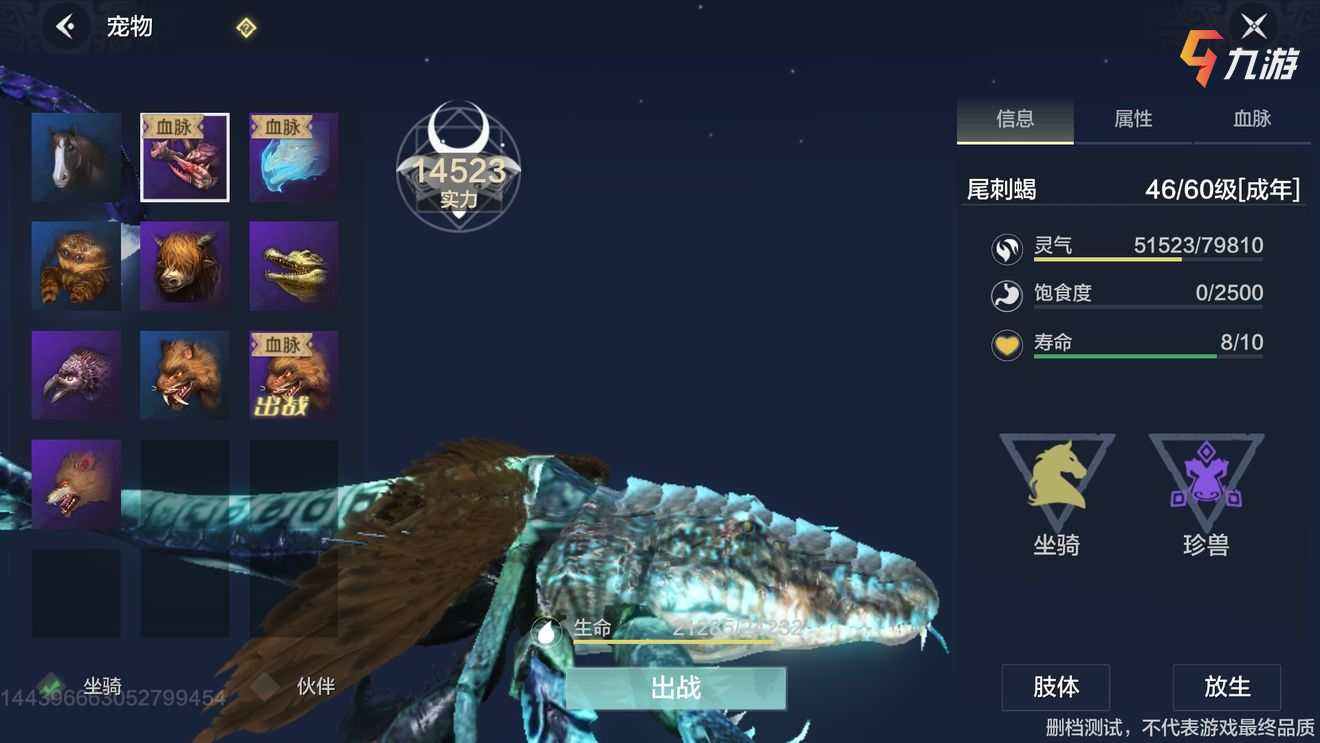The height and width of the screenshot is (743, 1320).
Task: Go back using the arrow beside 宠物
Action: (x=67, y=26)
